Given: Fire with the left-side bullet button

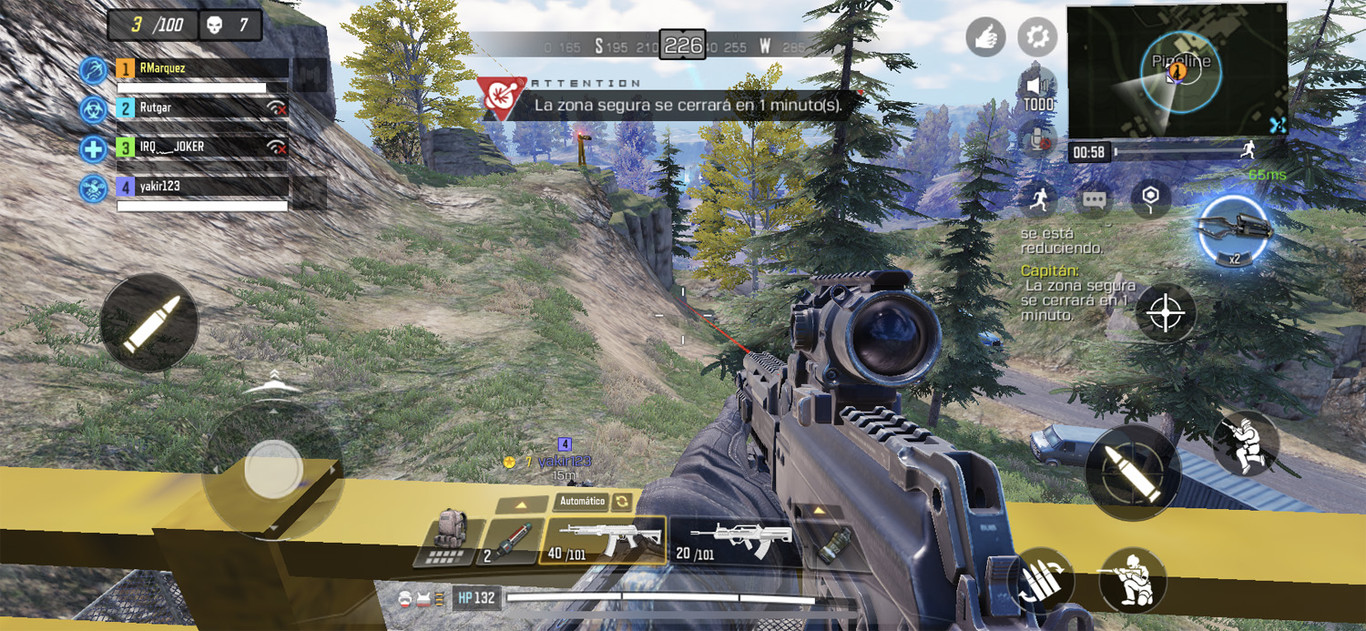Looking at the screenshot, I should coord(149,323).
